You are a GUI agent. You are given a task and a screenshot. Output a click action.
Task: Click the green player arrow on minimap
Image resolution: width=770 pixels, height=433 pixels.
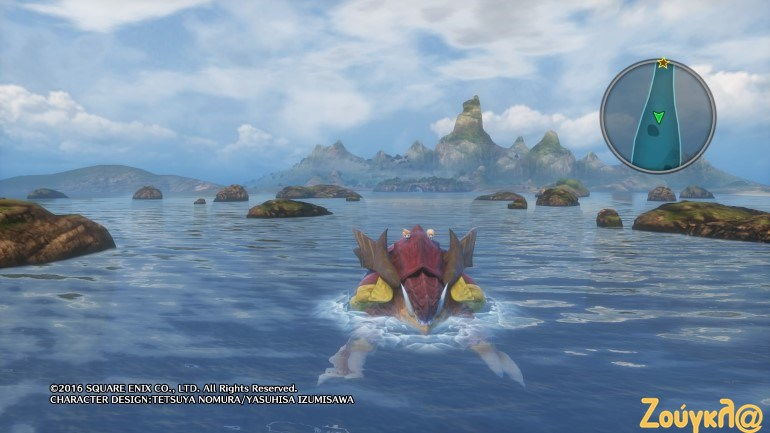tap(658, 118)
